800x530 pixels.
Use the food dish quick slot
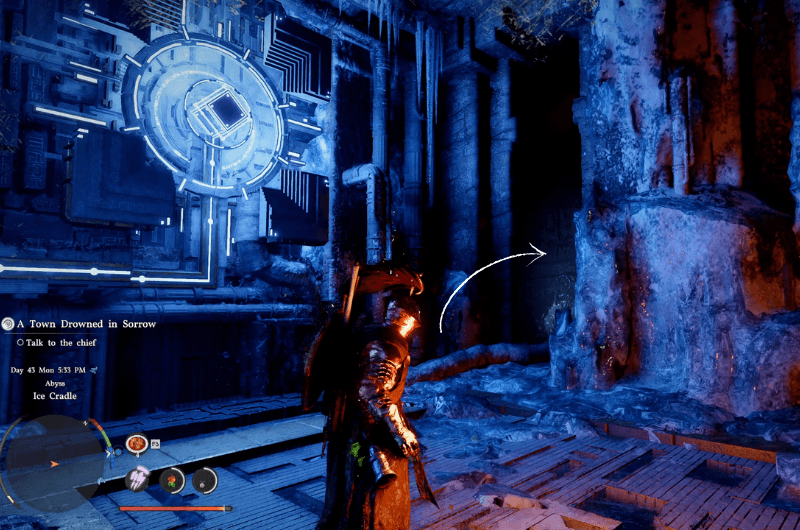pyautogui.click(x=136, y=443)
